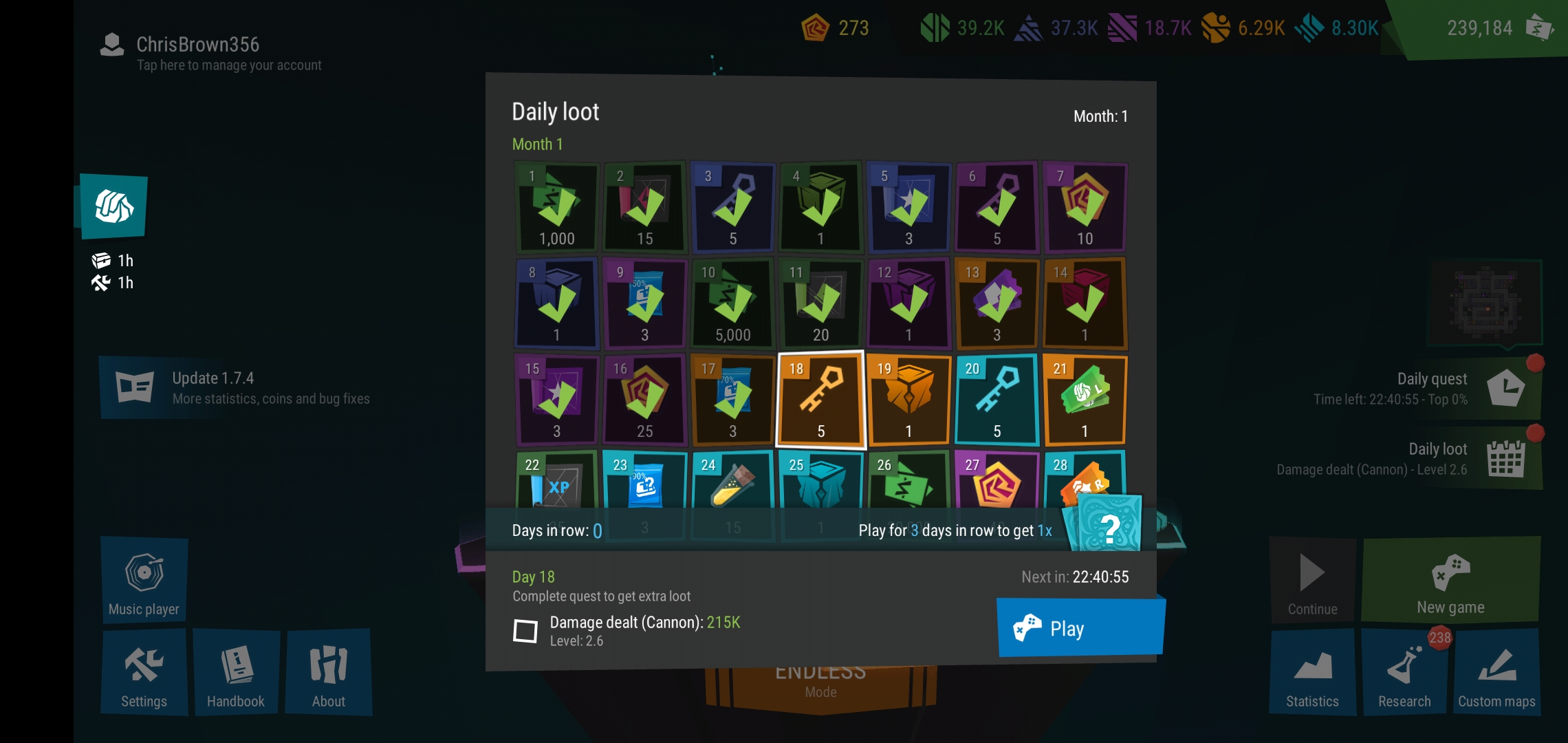Image resolution: width=1568 pixels, height=743 pixels.
Task: Open the About page
Action: [x=329, y=672]
